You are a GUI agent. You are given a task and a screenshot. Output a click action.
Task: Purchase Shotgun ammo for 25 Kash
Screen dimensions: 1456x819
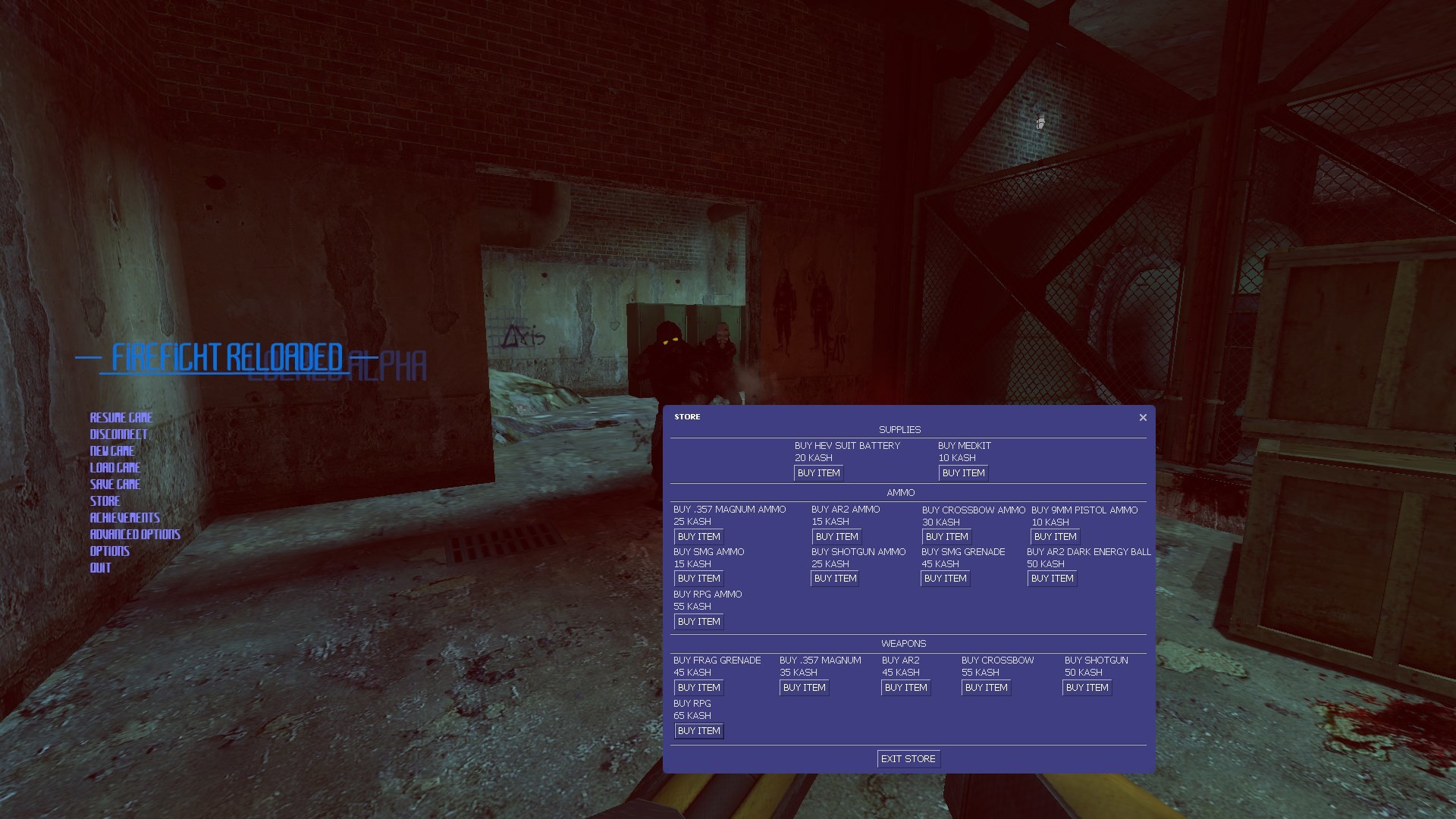[834, 578]
